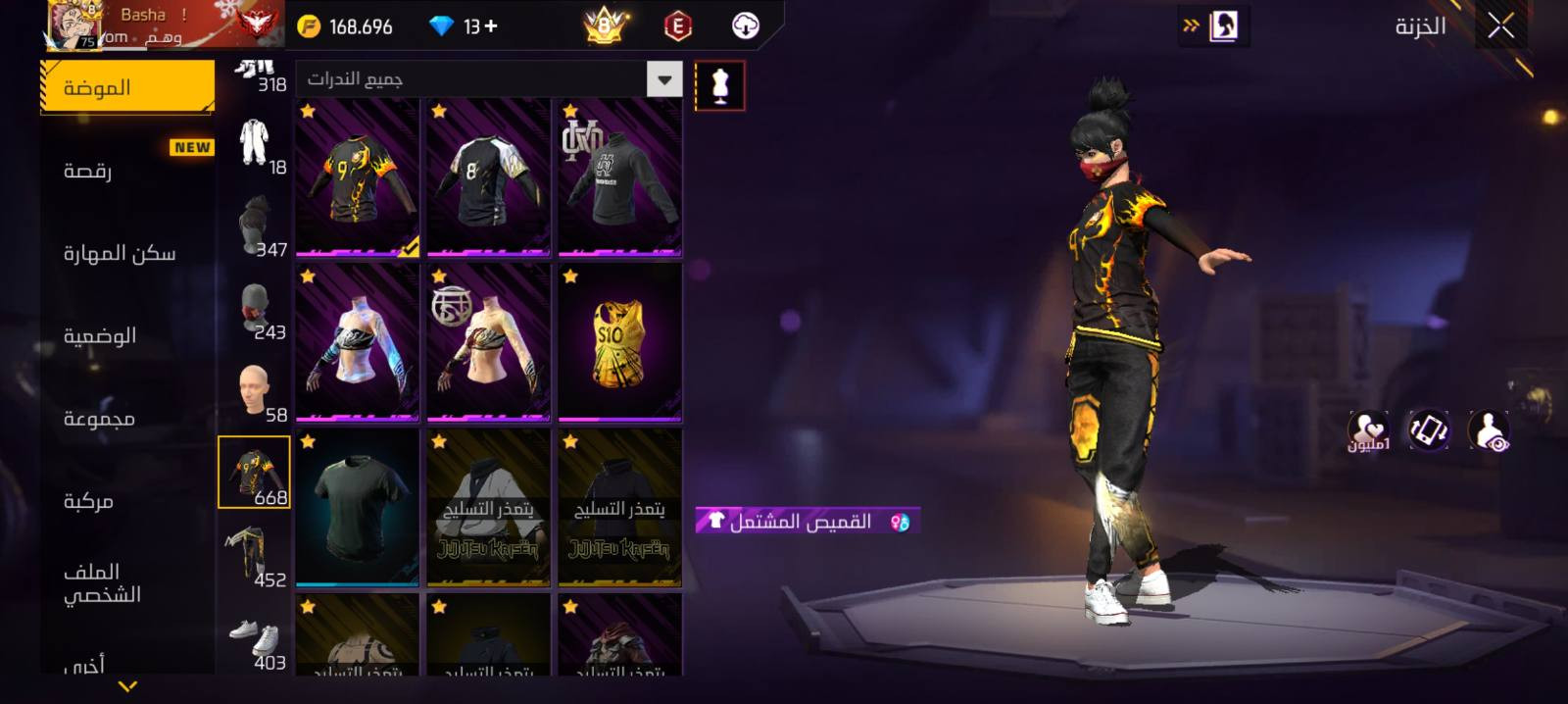Open the مجموعة collection tab

coord(126,419)
